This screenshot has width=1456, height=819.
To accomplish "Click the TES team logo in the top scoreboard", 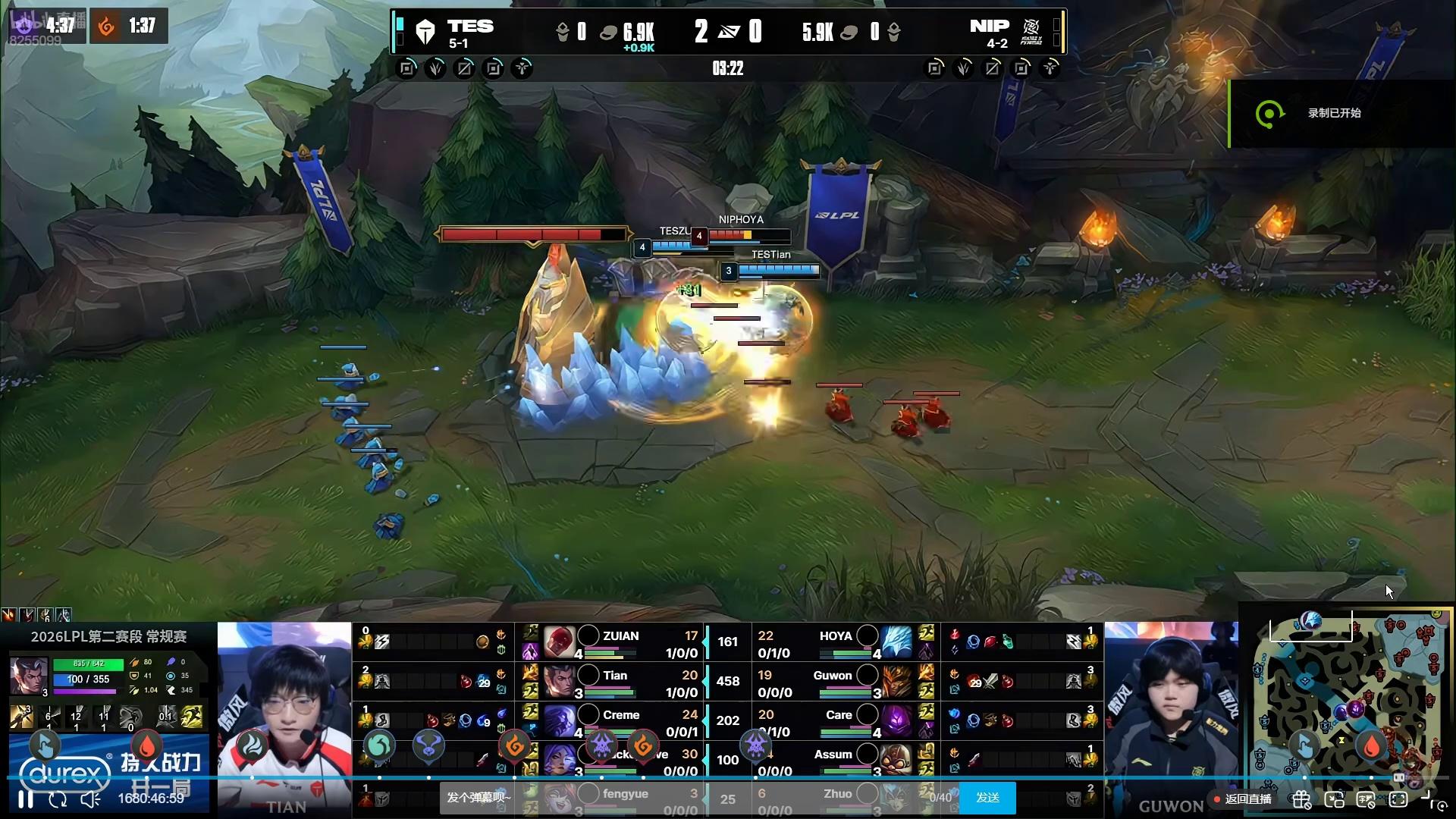I will pyautogui.click(x=425, y=32).
